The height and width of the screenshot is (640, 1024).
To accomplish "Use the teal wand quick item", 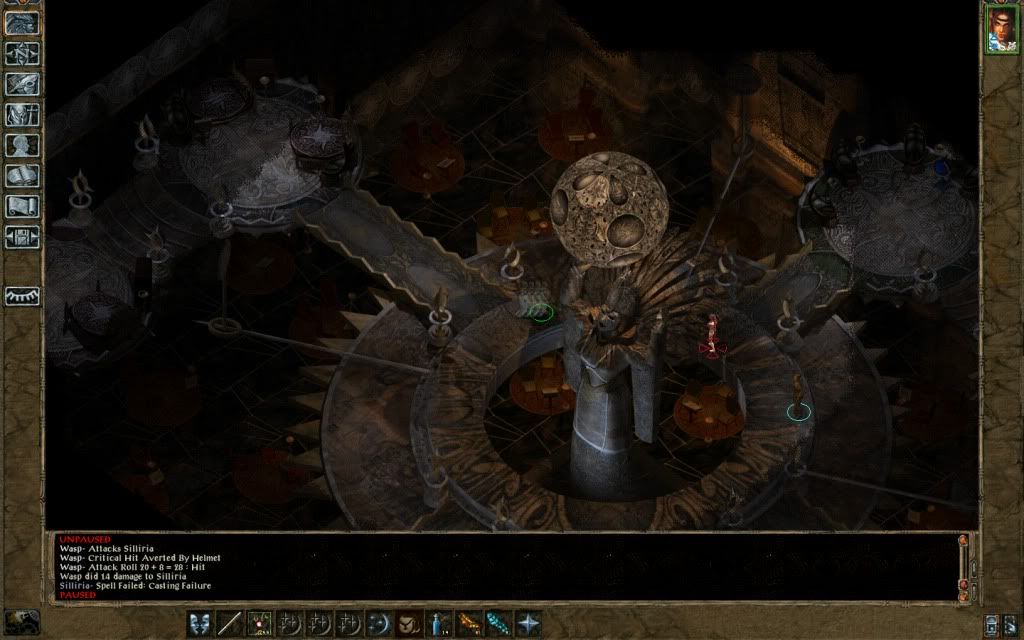I will [498, 622].
